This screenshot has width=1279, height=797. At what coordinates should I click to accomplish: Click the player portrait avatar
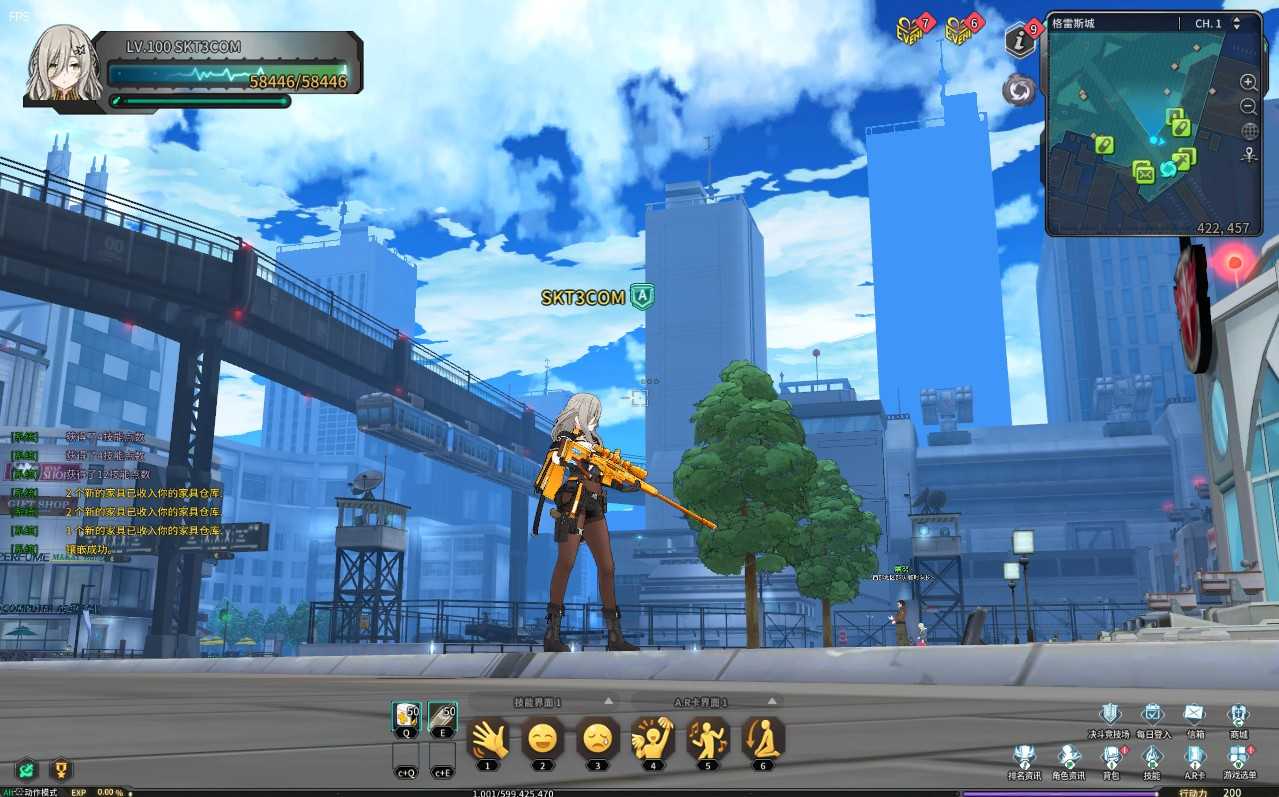[x=64, y=64]
